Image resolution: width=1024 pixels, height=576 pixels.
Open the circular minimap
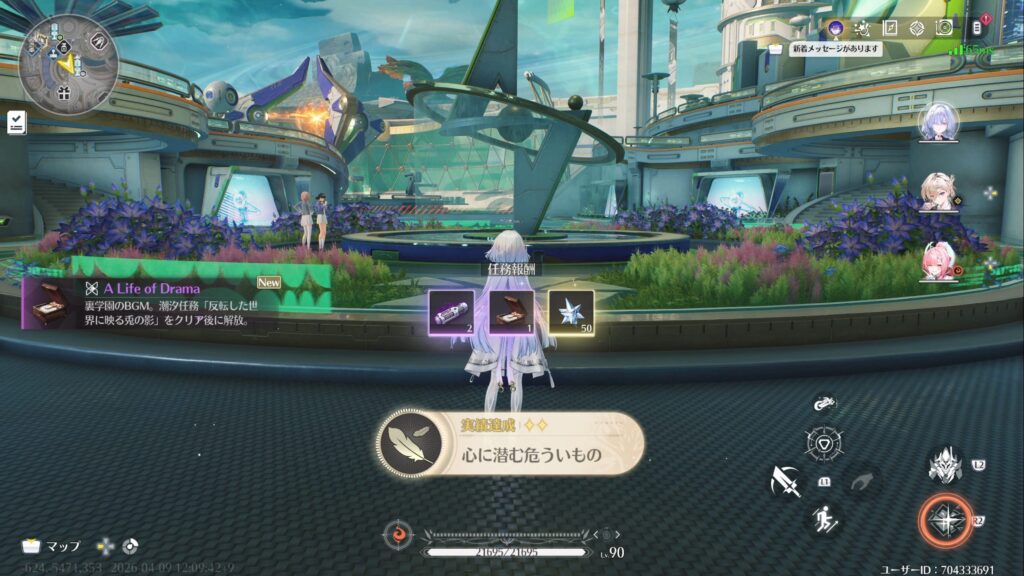click(x=68, y=63)
